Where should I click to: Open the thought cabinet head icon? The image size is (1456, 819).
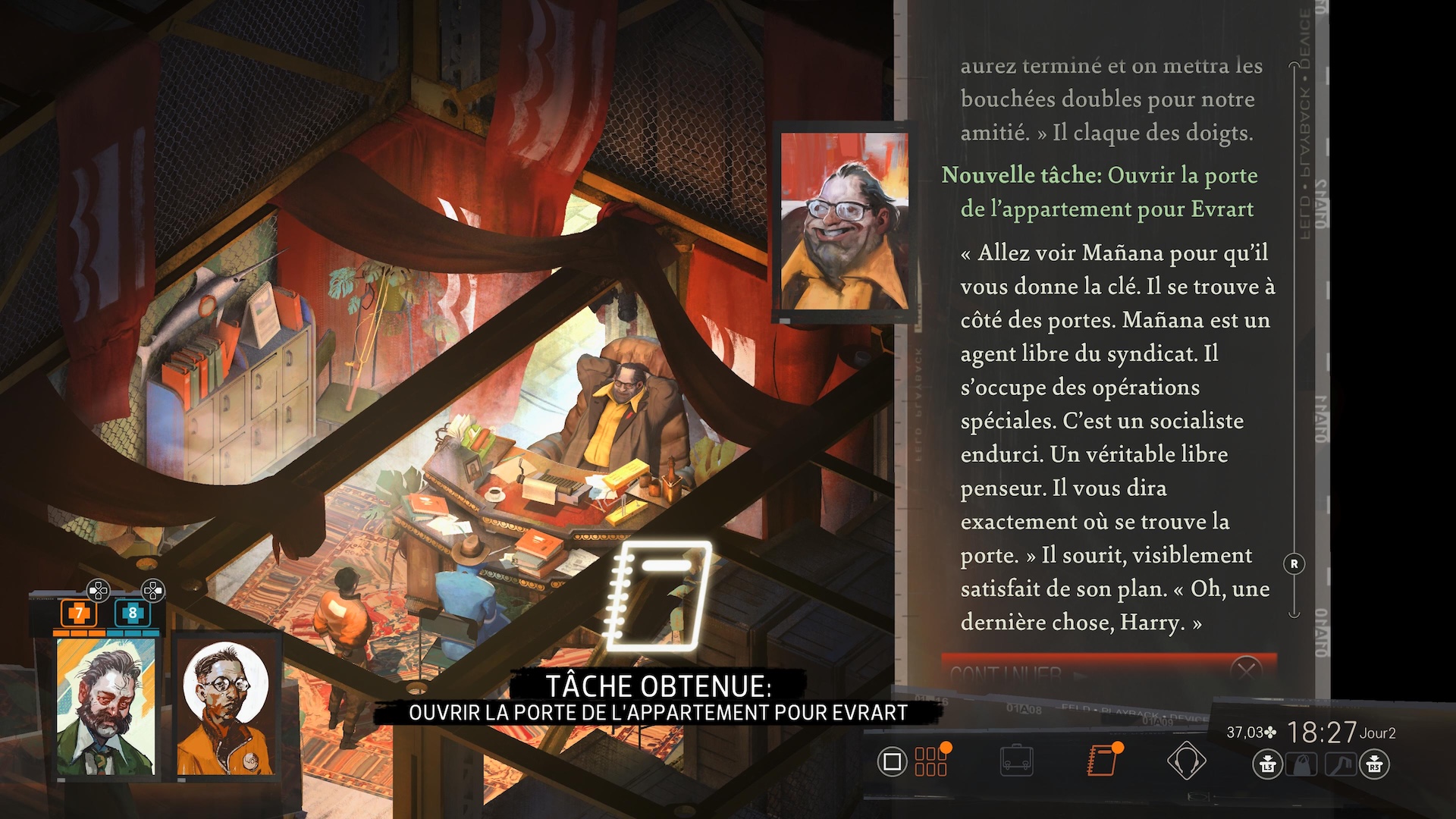point(1186,761)
